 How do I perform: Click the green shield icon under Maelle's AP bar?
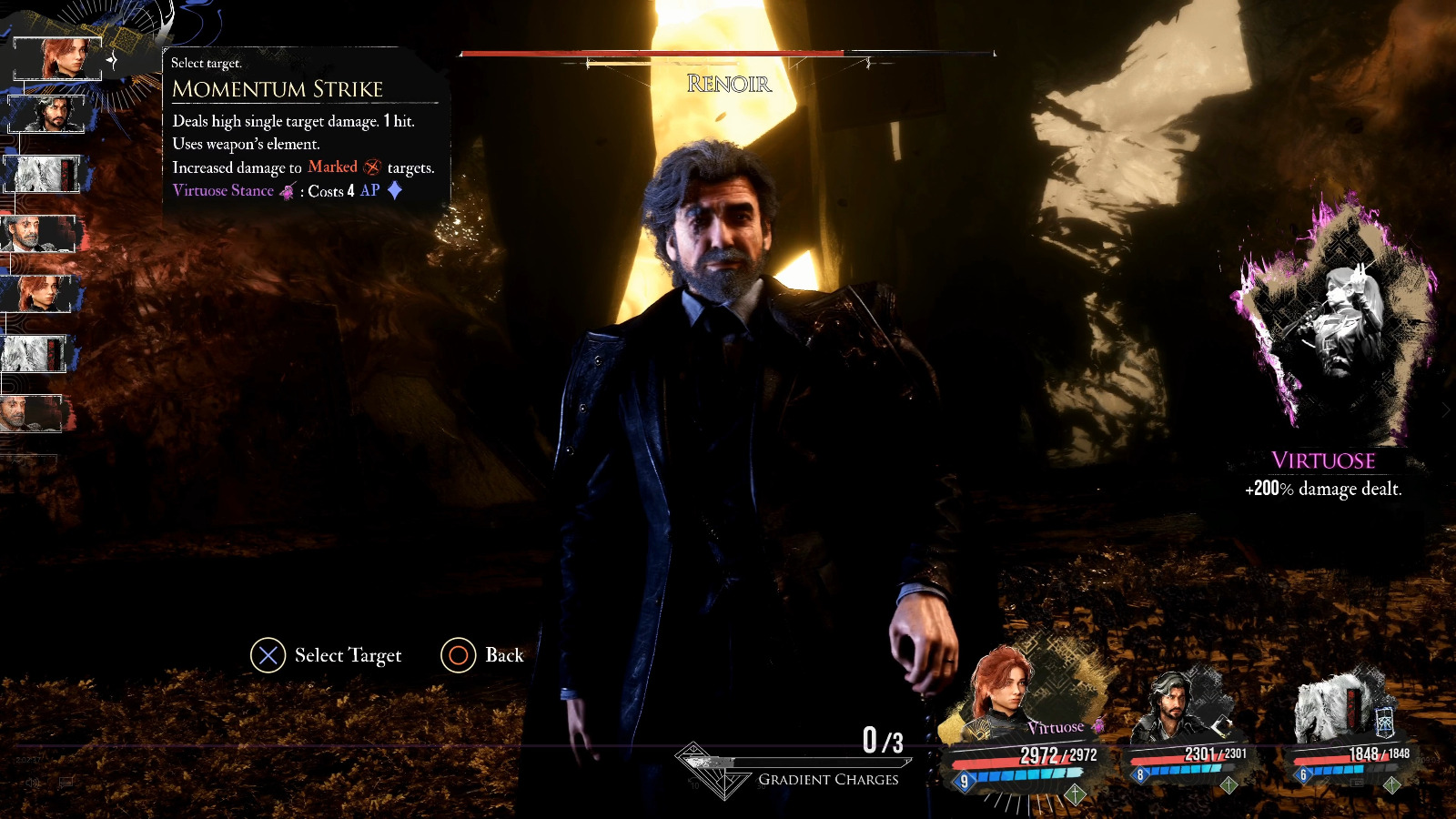pyautogui.click(x=1077, y=794)
